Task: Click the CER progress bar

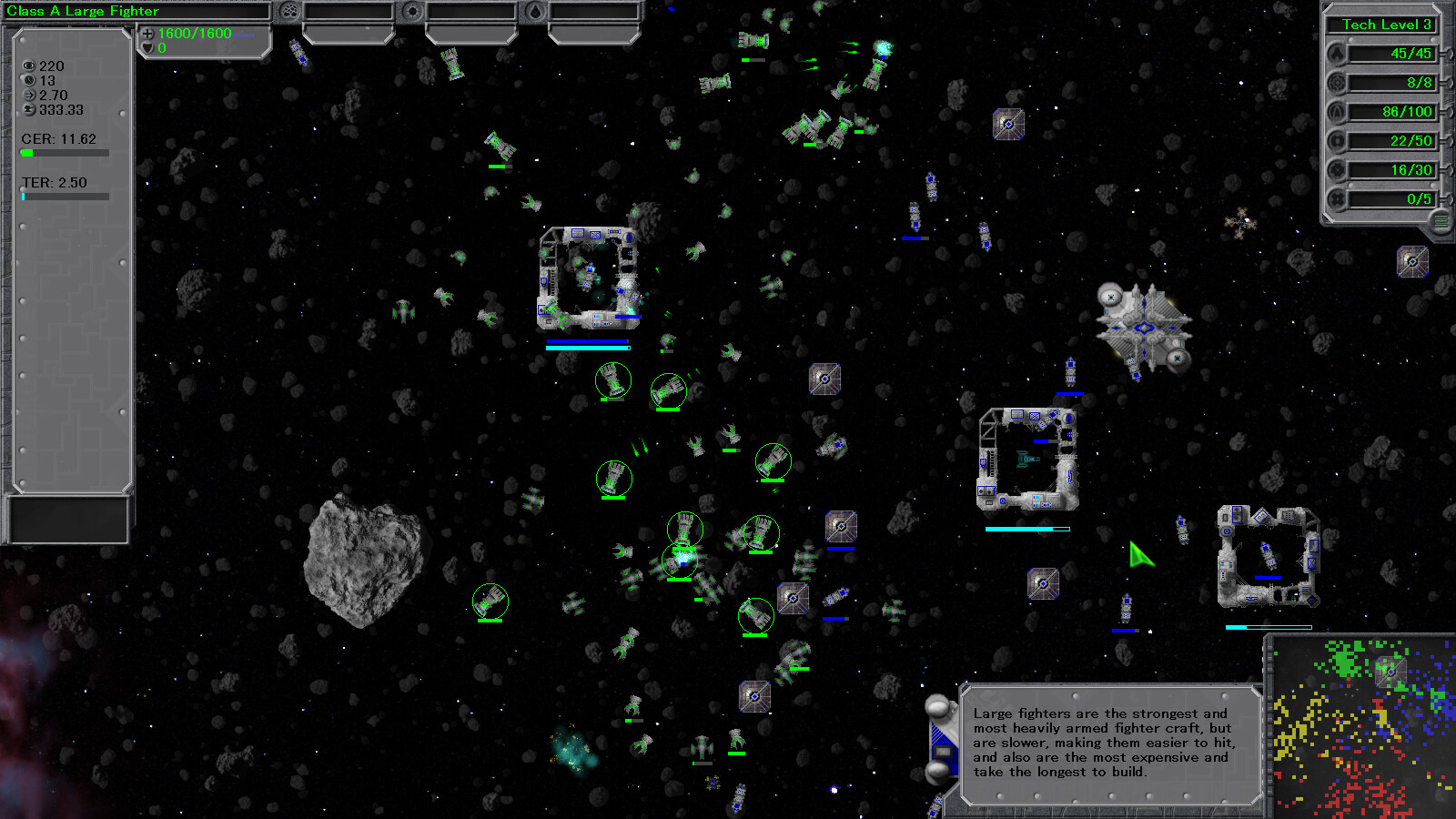Action: pyautogui.click(x=64, y=153)
